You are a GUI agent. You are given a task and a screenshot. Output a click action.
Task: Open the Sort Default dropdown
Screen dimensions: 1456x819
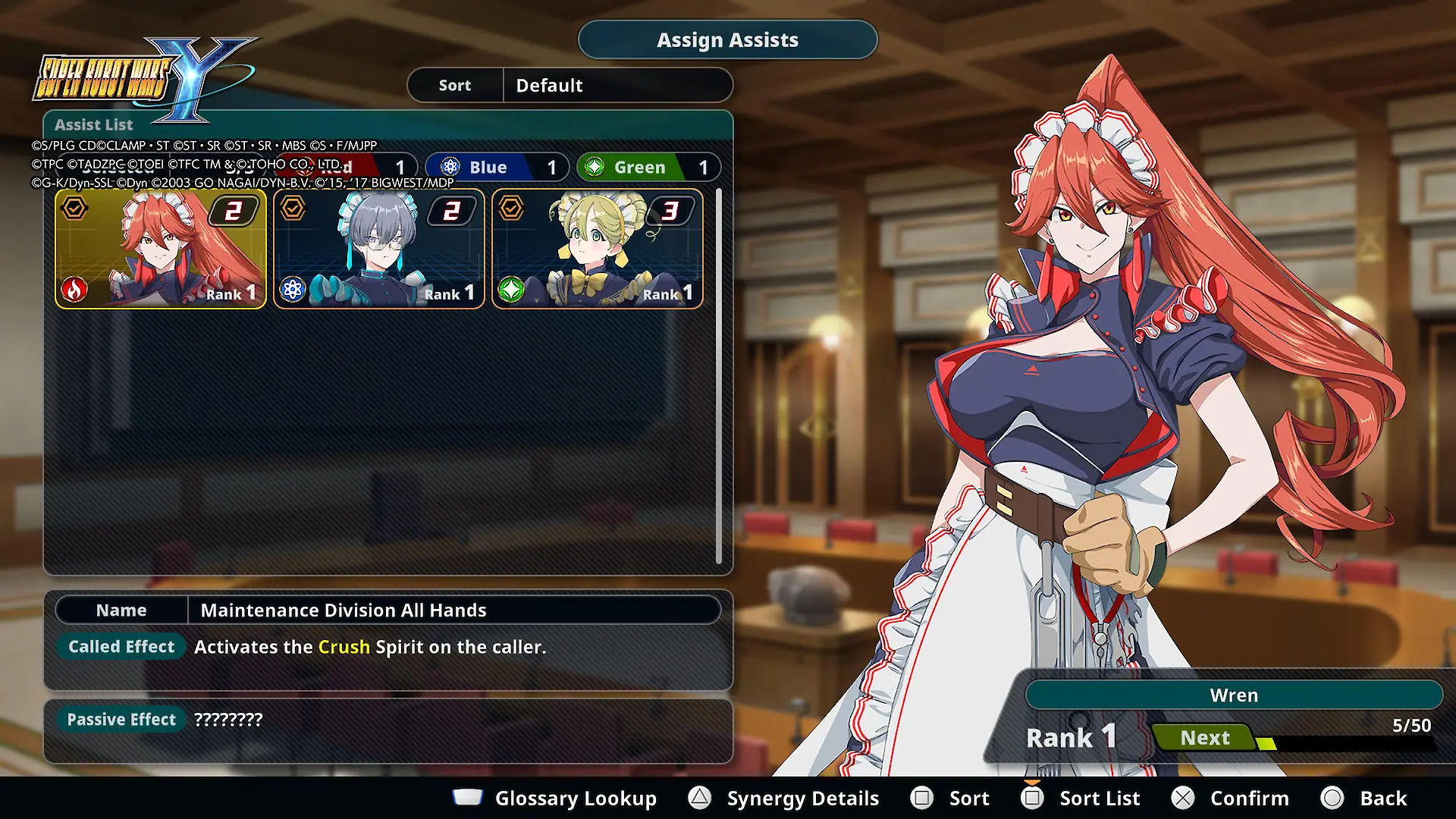(570, 85)
